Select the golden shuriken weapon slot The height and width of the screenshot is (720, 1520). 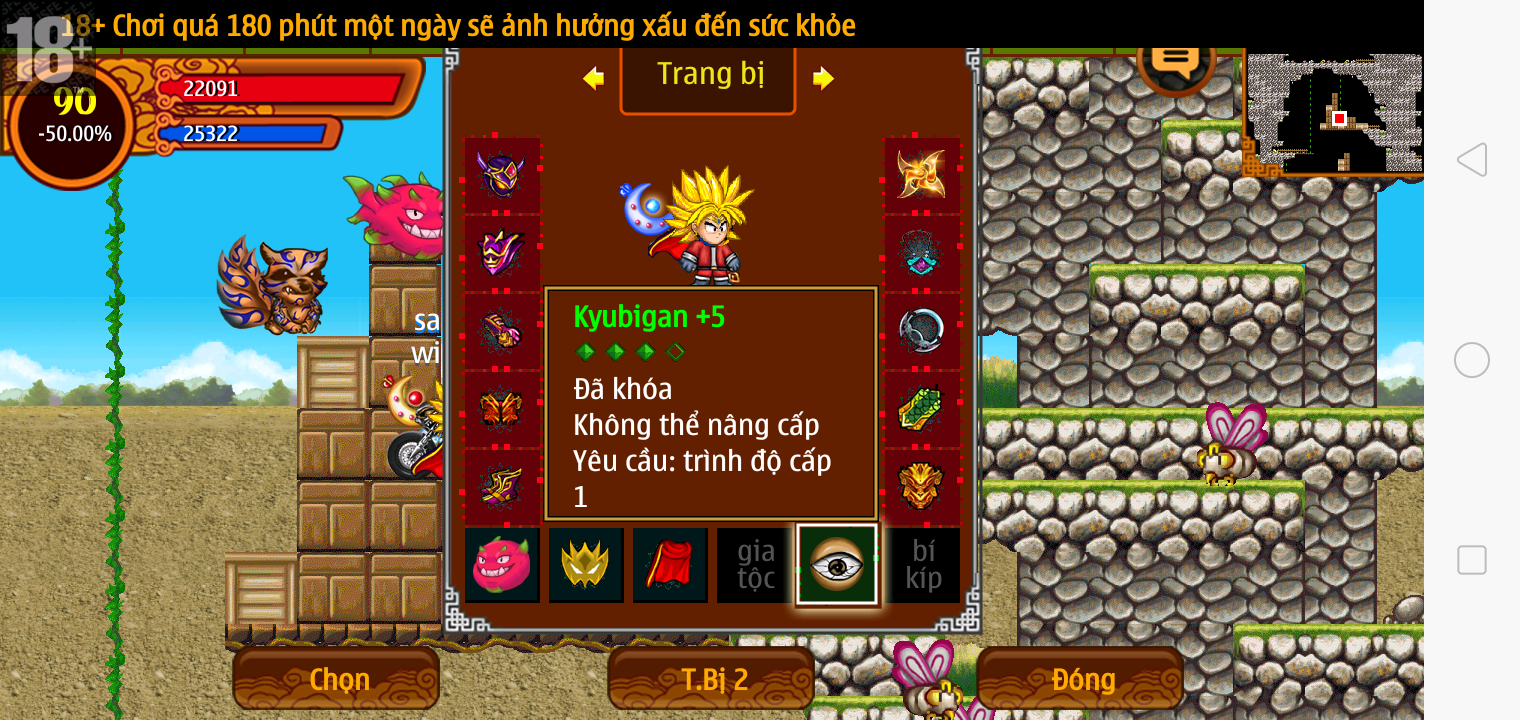click(921, 174)
